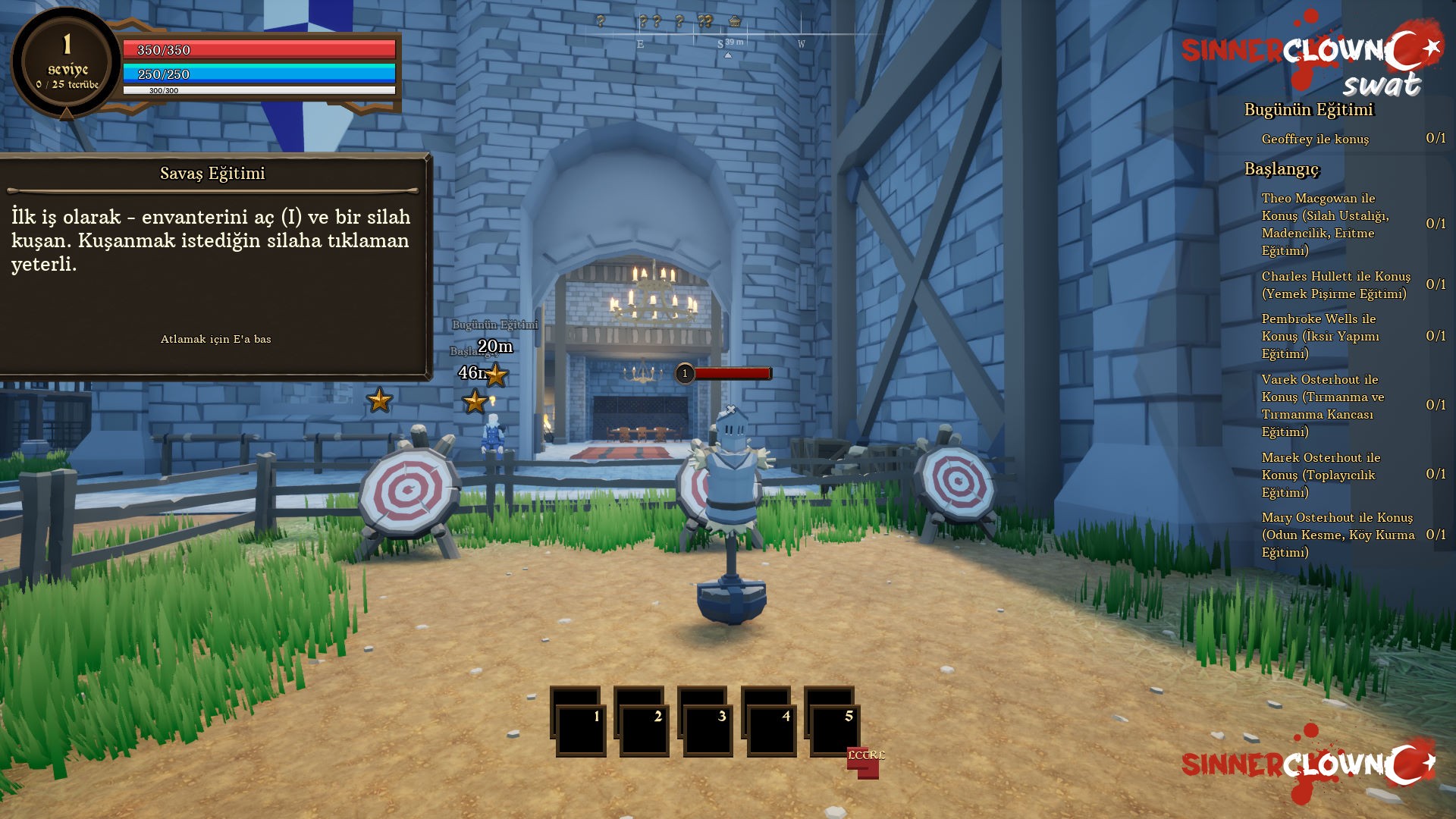Click the level 1 character badge
This screenshot has width=1456, height=819.
(x=67, y=62)
